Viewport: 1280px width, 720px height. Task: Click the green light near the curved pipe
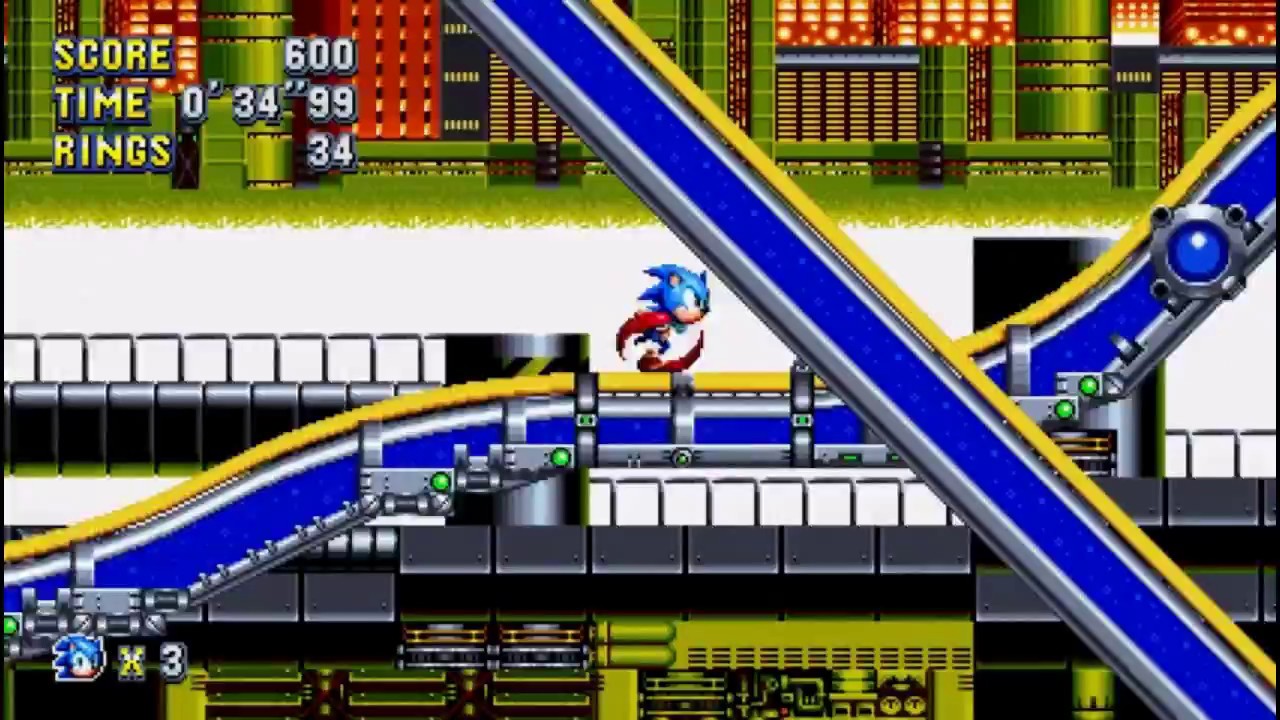[440, 483]
